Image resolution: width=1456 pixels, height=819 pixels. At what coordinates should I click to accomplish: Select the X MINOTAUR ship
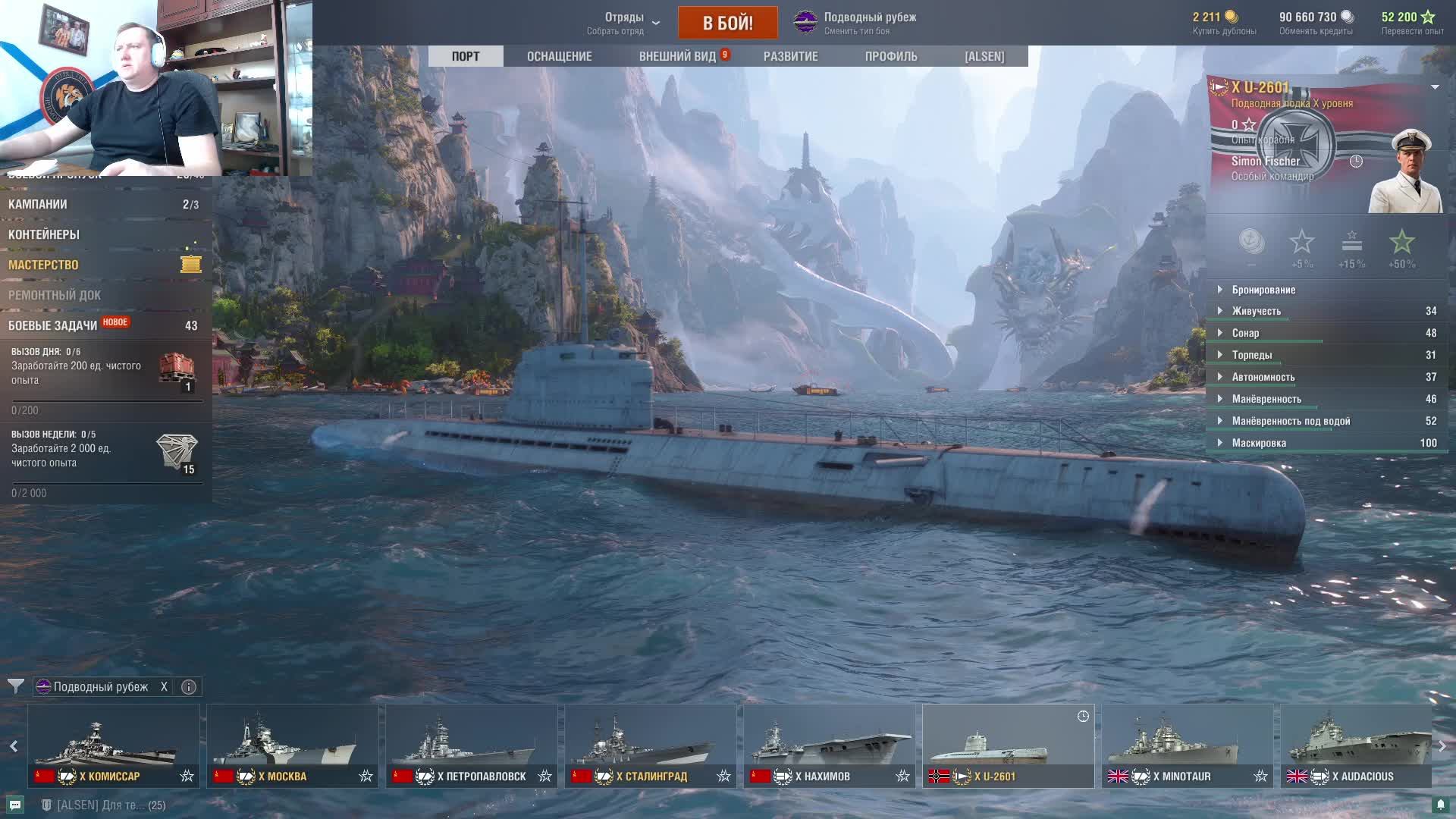click(x=1187, y=745)
